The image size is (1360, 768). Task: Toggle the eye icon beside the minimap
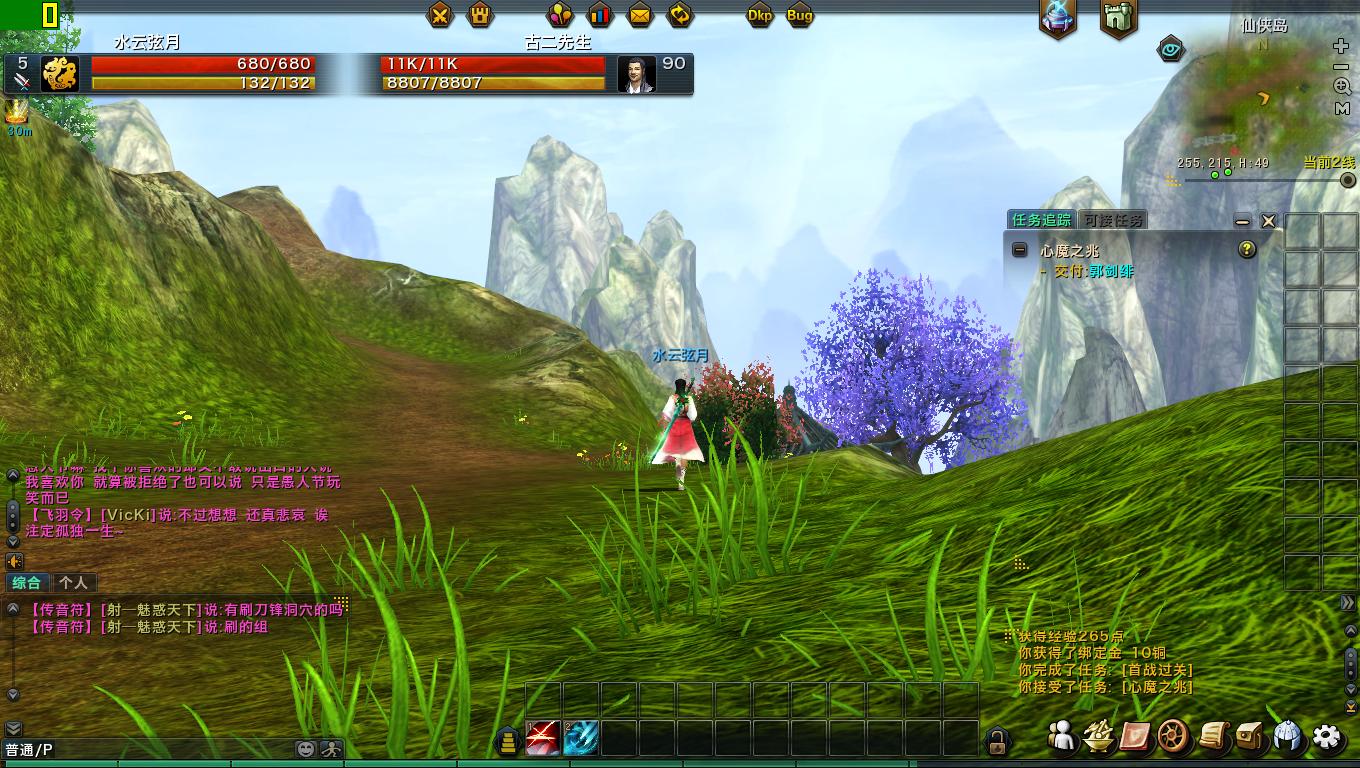(x=1171, y=48)
